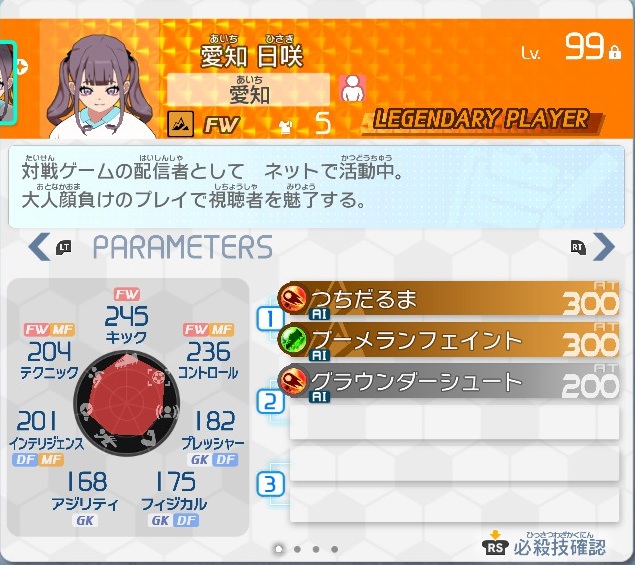Go to next page with right arrow
The width and height of the screenshot is (635, 565).
pyautogui.click(x=603, y=246)
